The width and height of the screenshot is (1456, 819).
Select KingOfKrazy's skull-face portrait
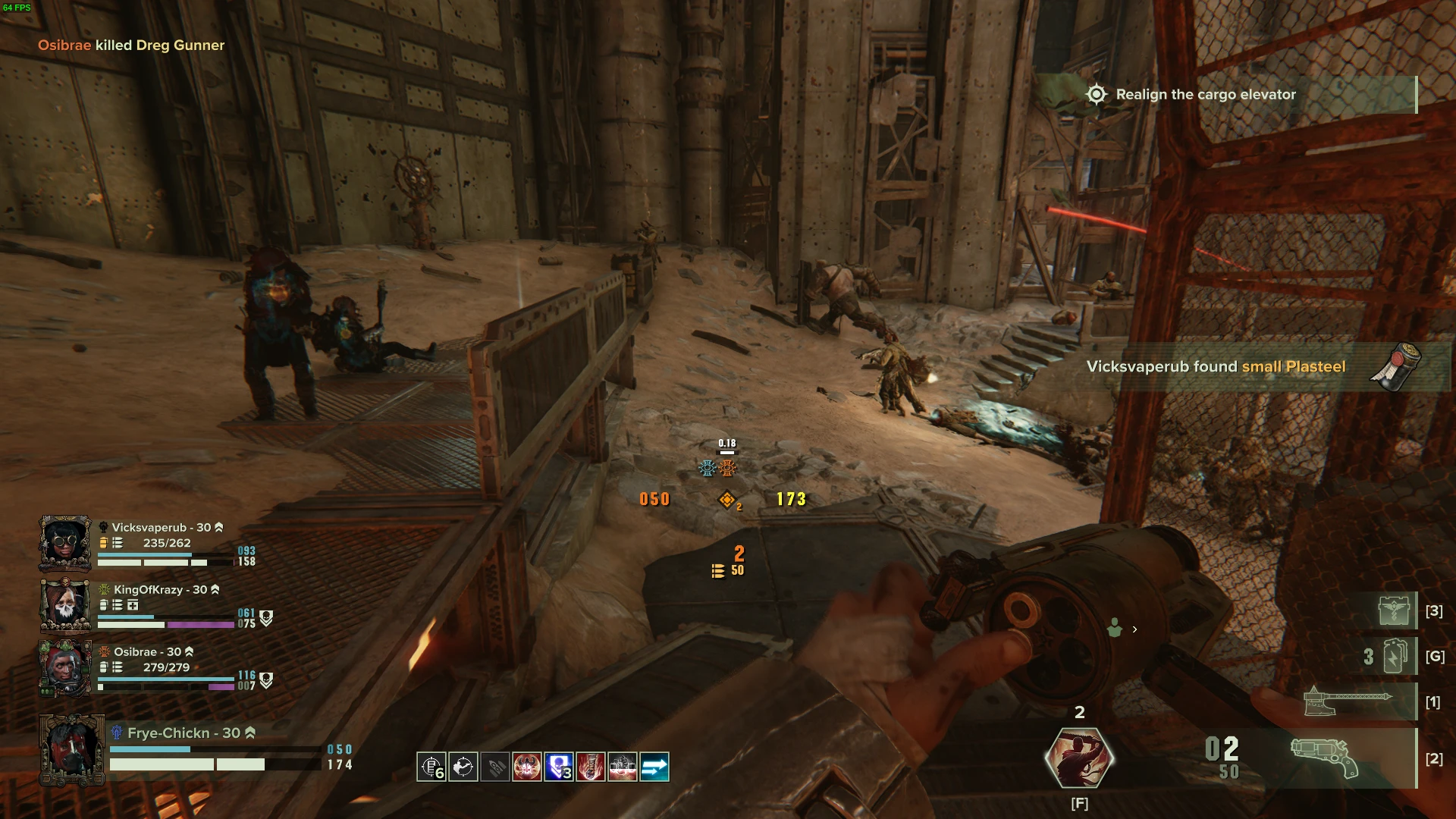coord(65,605)
